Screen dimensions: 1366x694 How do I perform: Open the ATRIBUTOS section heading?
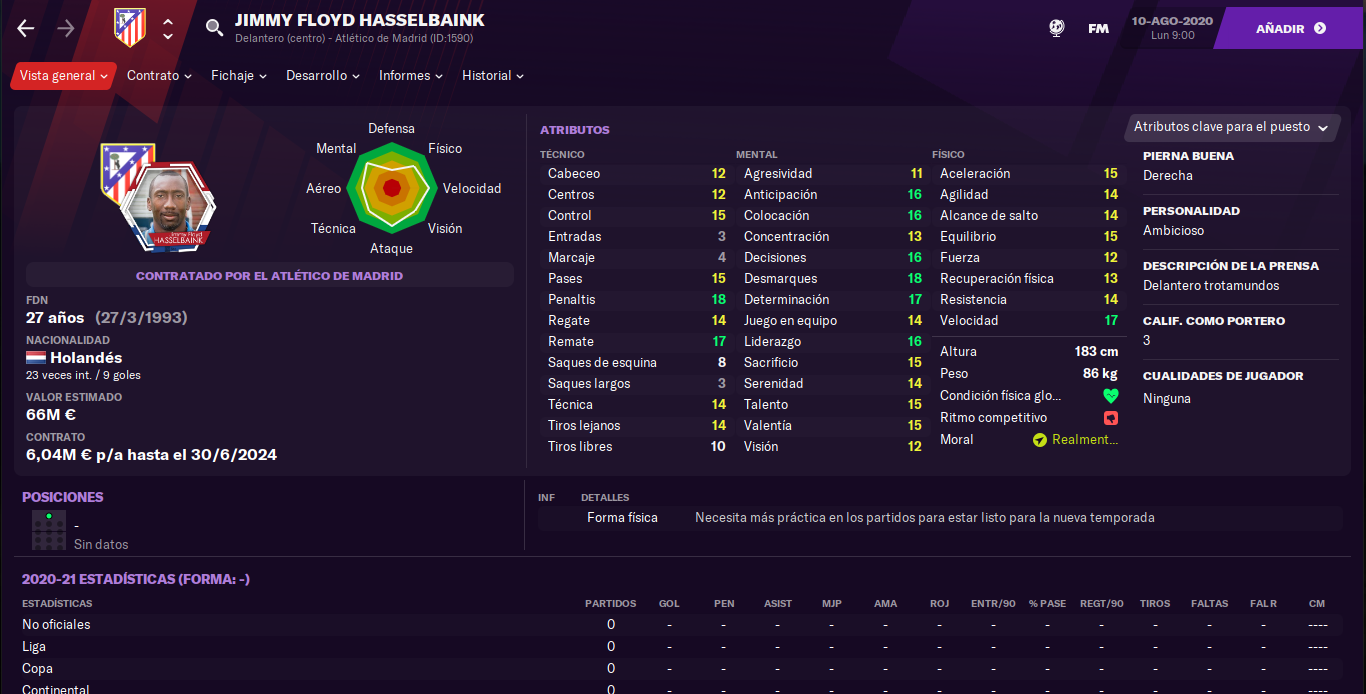pos(575,130)
